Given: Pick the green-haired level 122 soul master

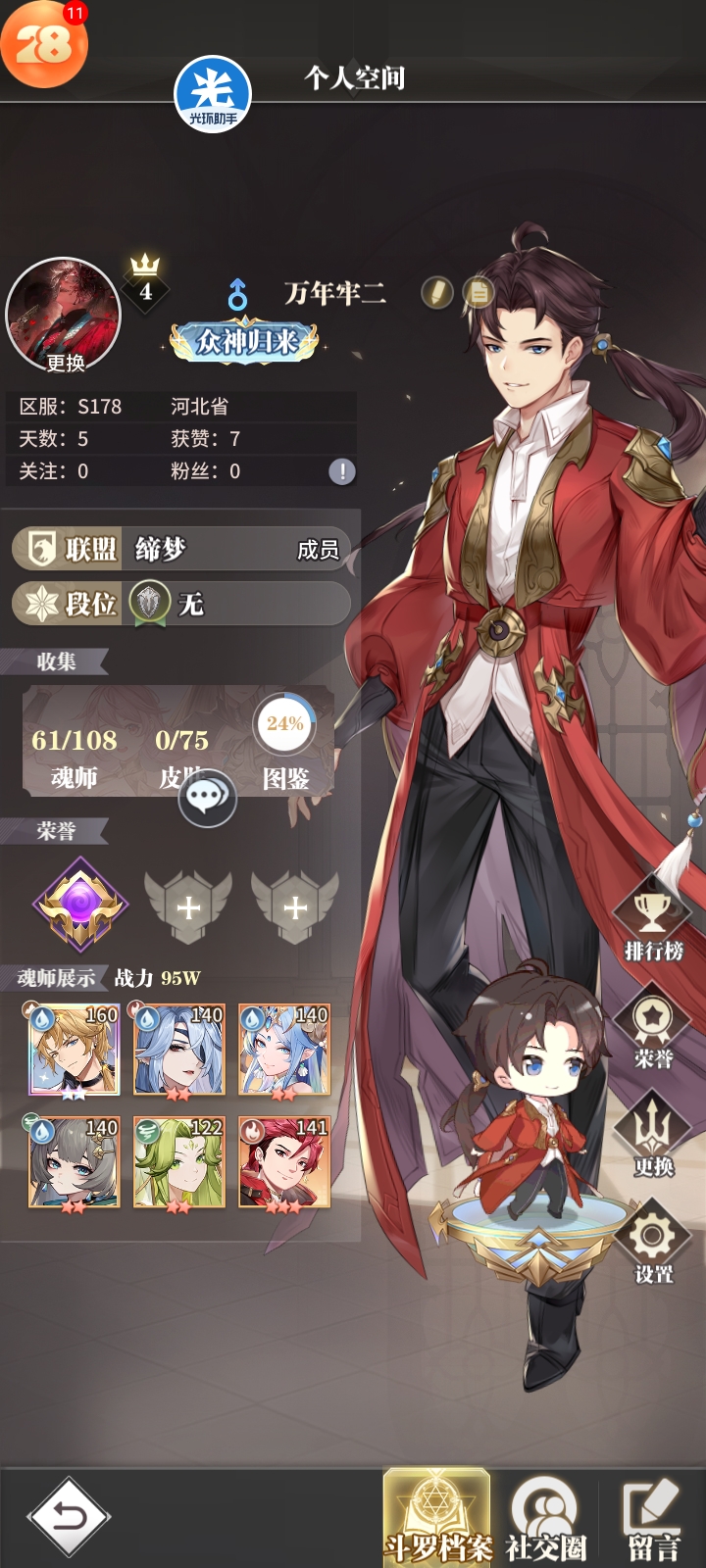Looking at the screenshot, I should (x=179, y=1162).
